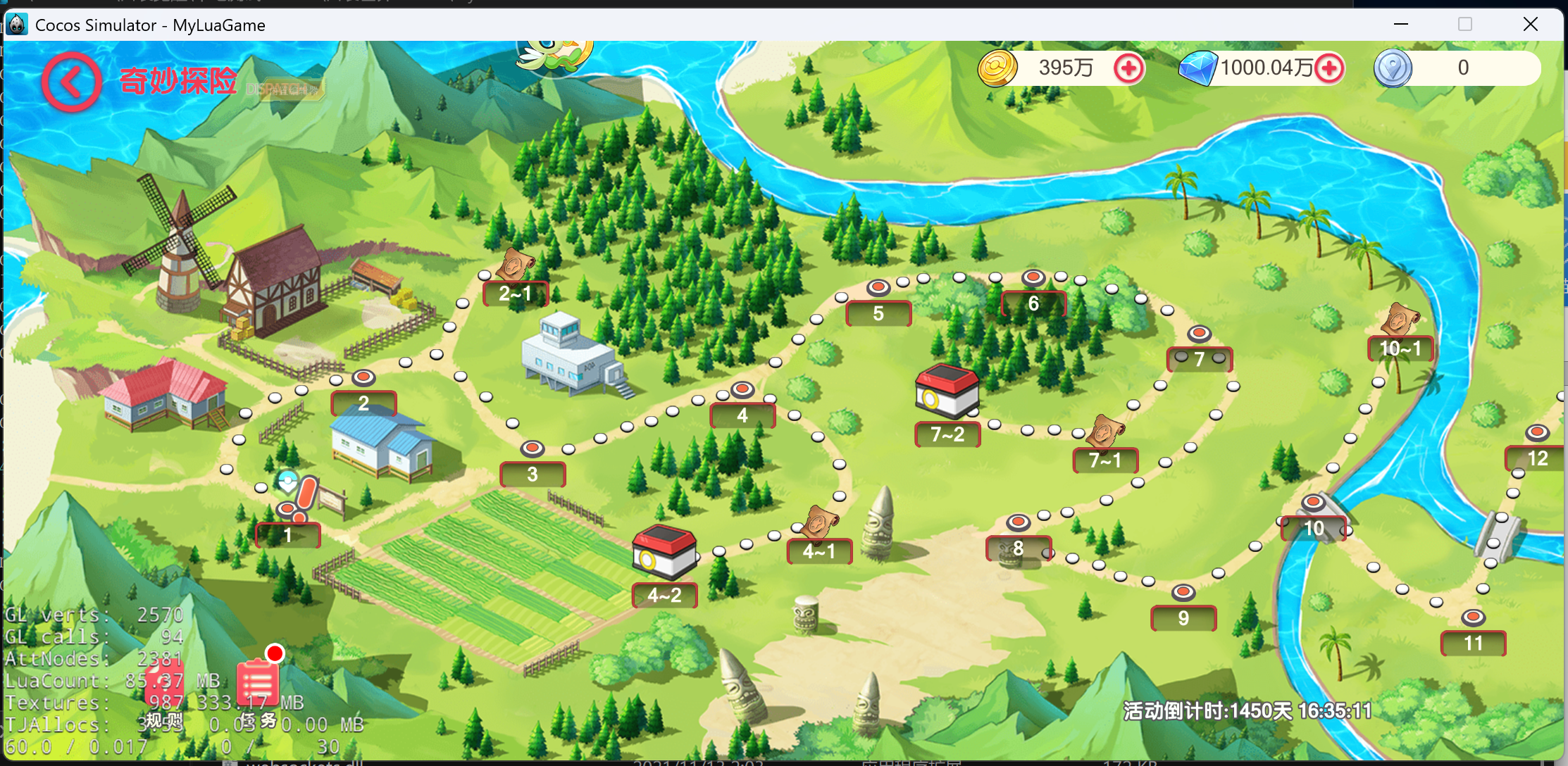The height and width of the screenshot is (766, 1568).
Task: Close the Cocos Simulator window
Action: [x=1530, y=25]
